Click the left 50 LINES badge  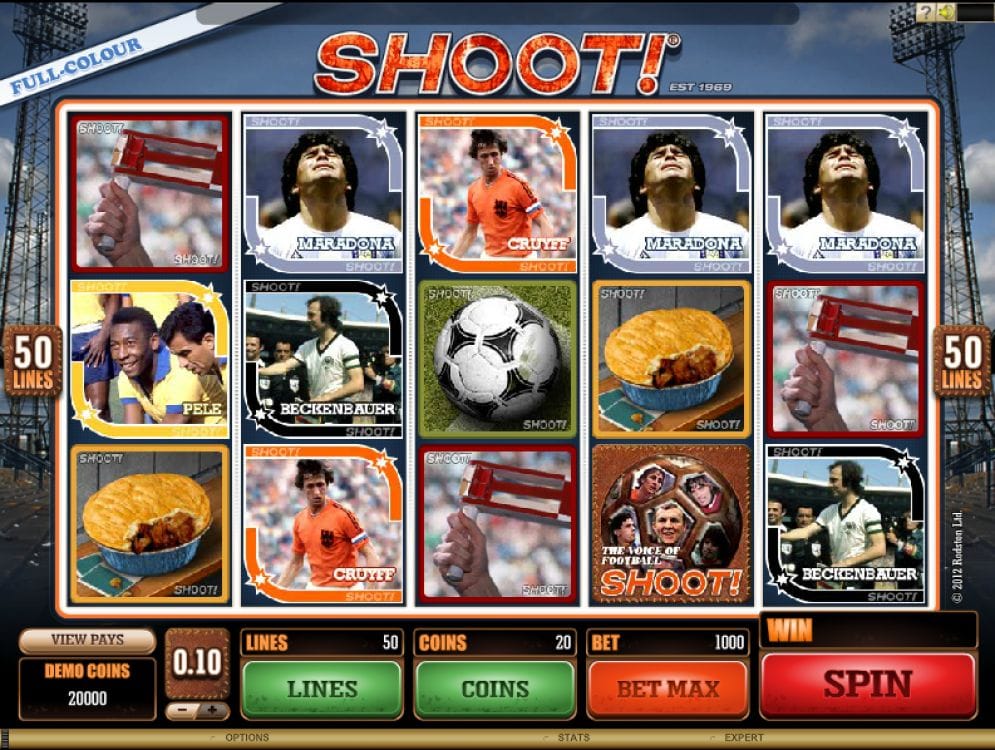click(x=33, y=361)
